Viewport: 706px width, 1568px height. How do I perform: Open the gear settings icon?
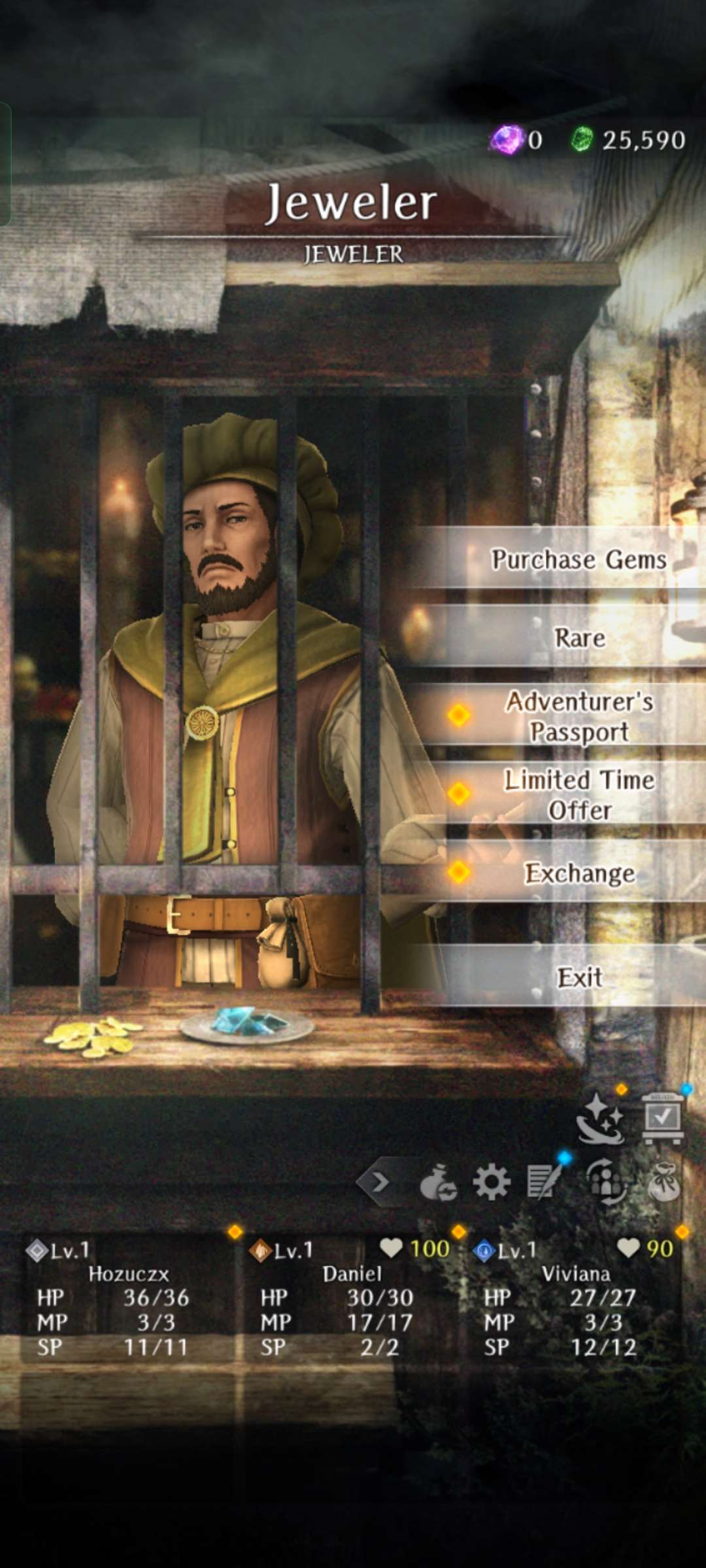click(x=491, y=1182)
